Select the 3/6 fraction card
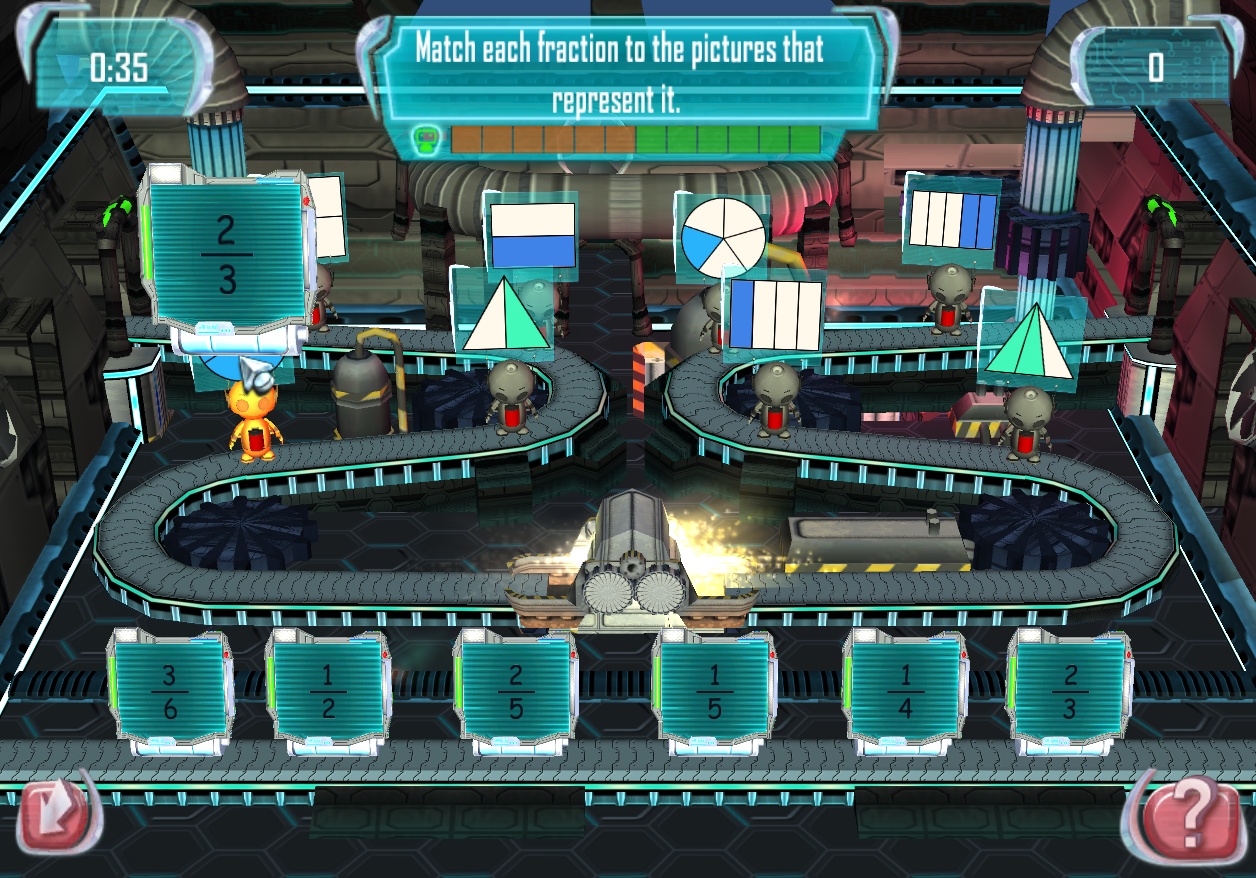The width and height of the screenshot is (1256, 878). pyautogui.click(x=169, y=692)
